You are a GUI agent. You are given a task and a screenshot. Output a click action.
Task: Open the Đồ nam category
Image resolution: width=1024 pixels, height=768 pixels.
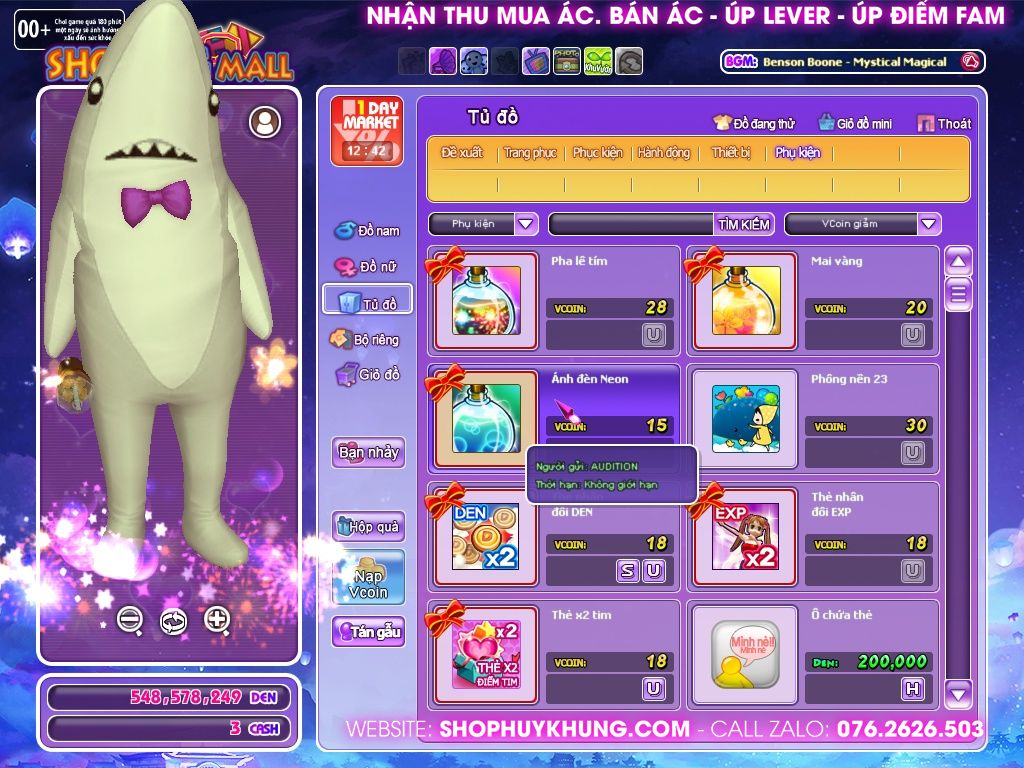point(367,231)
